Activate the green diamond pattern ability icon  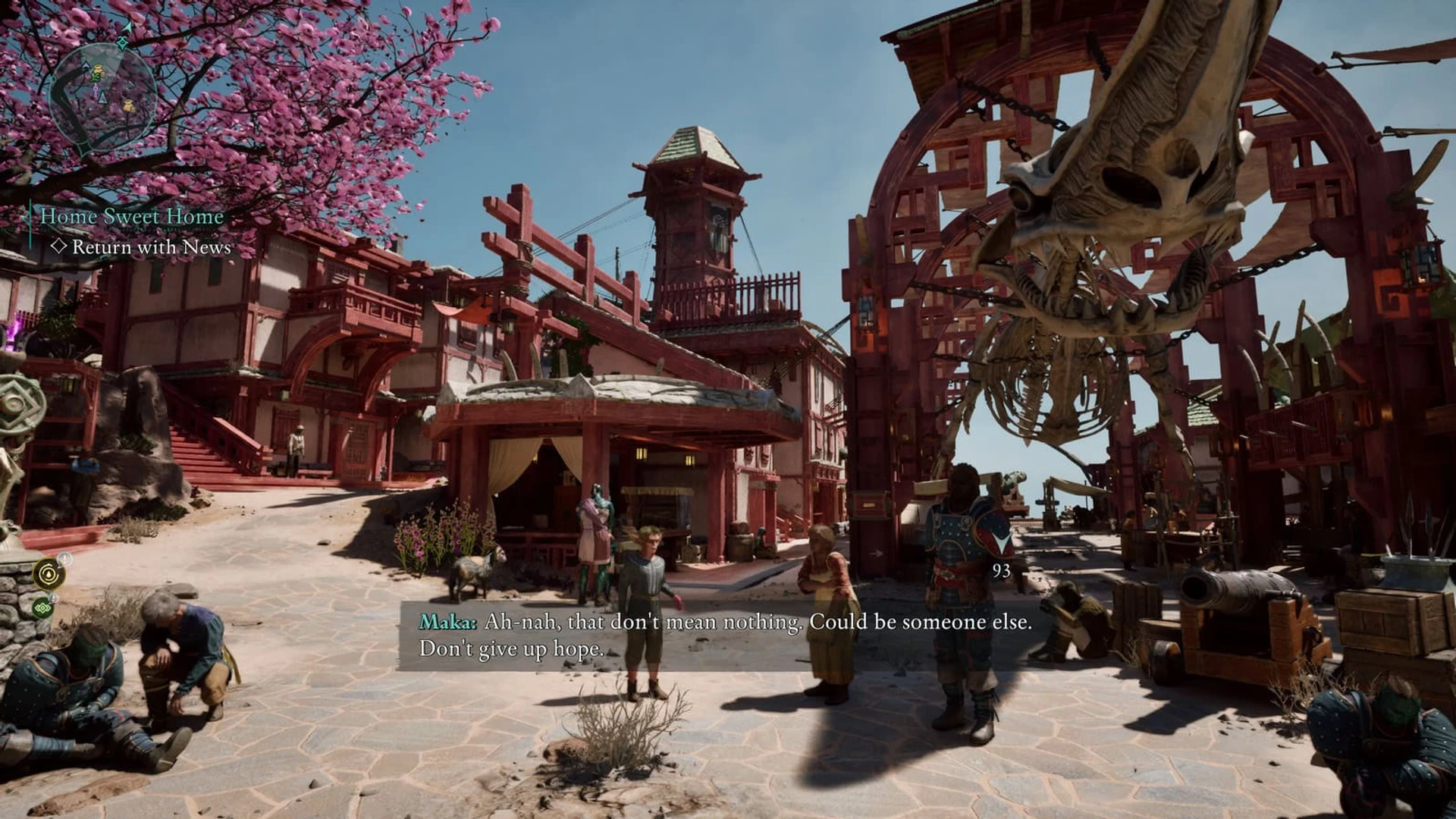click(43, 607)
